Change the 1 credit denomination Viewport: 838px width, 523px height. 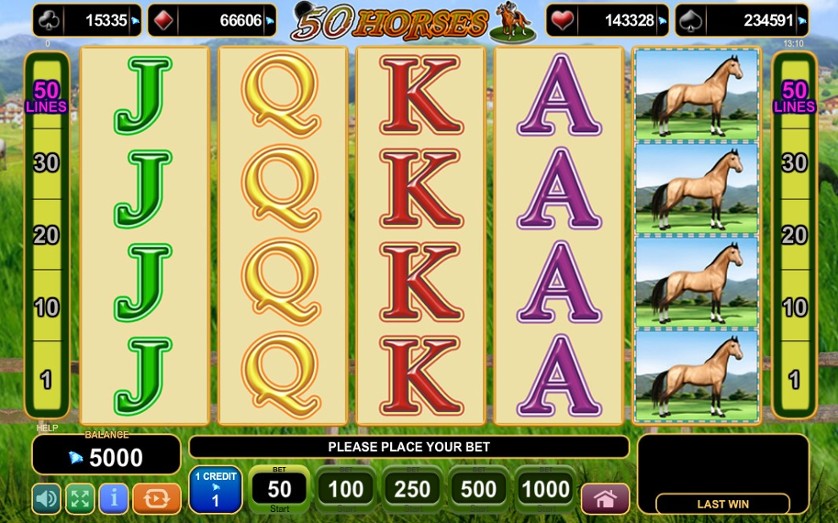215,488
